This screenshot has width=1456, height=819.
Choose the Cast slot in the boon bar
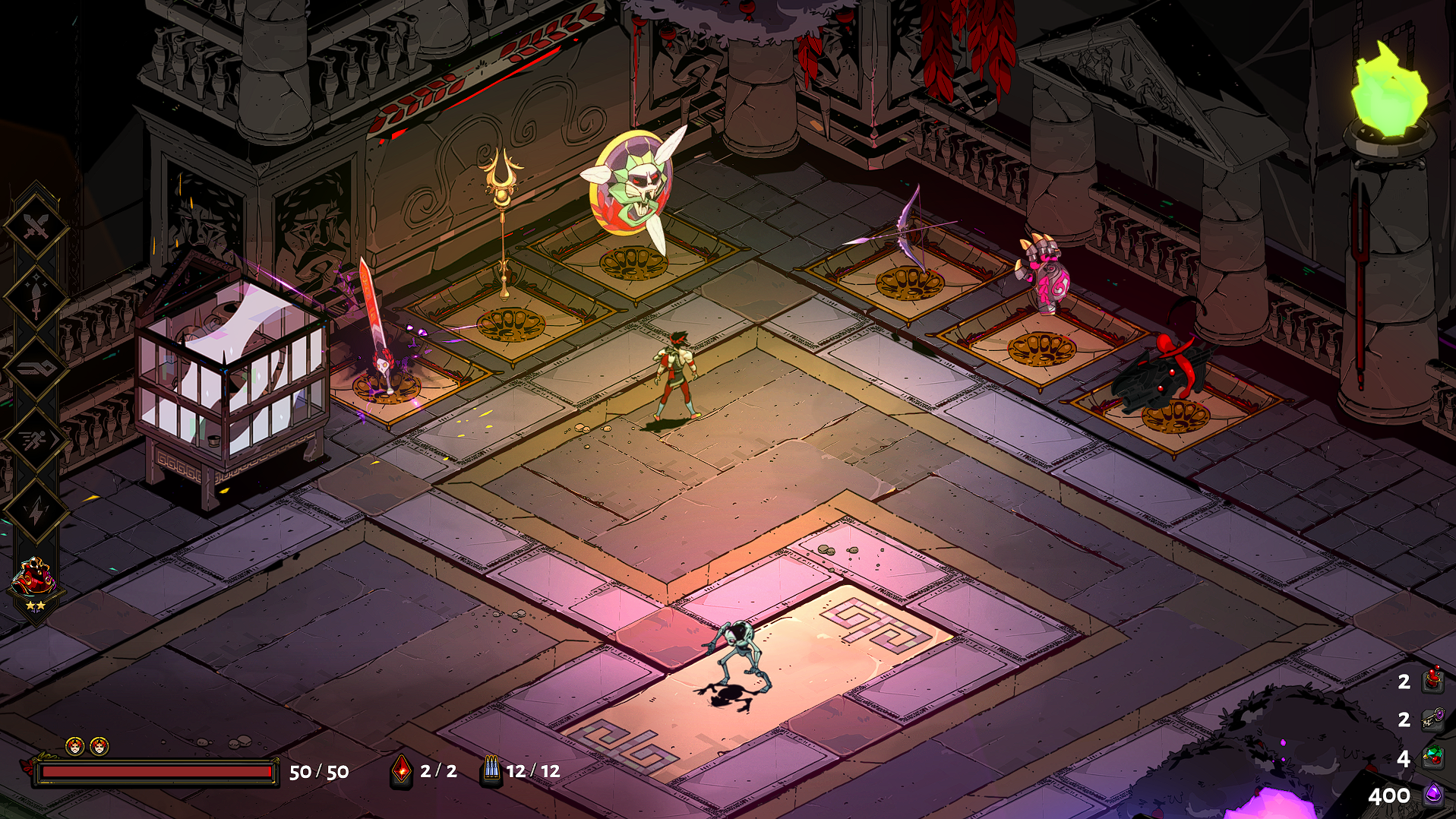click(35, 368)
